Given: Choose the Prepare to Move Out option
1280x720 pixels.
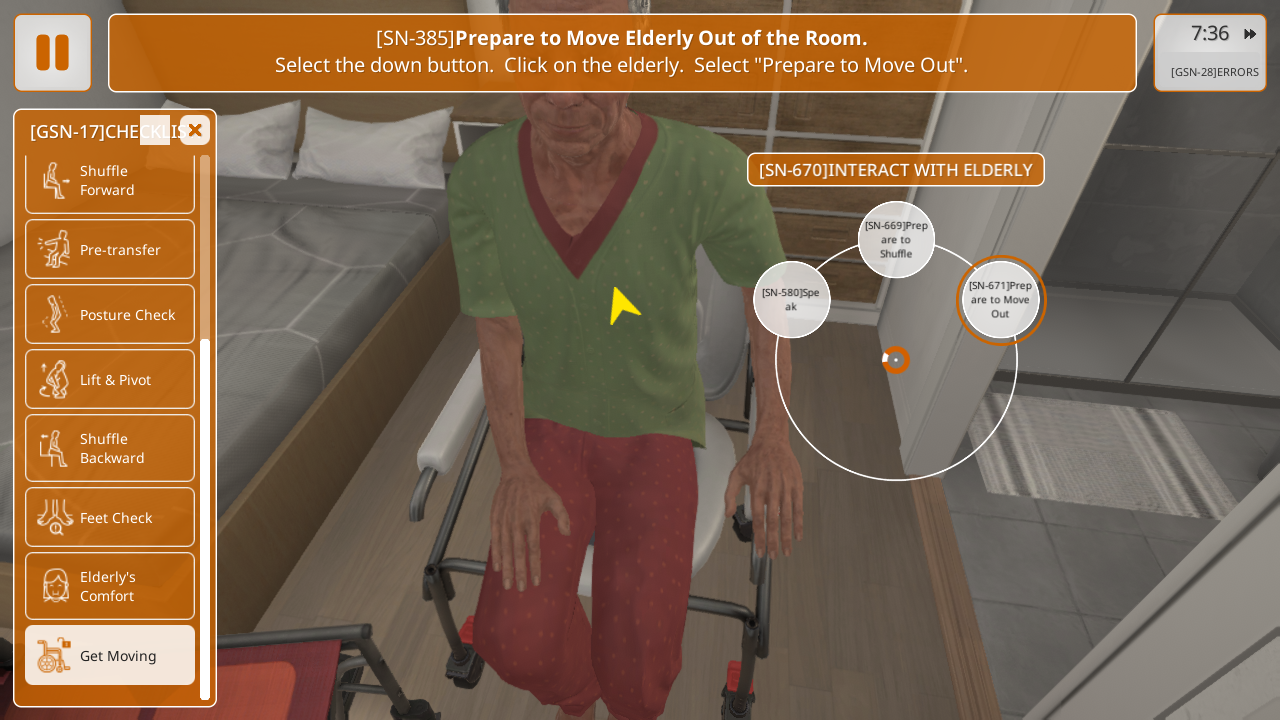Looking at the screenshot, I should [x=1000, y=299].
